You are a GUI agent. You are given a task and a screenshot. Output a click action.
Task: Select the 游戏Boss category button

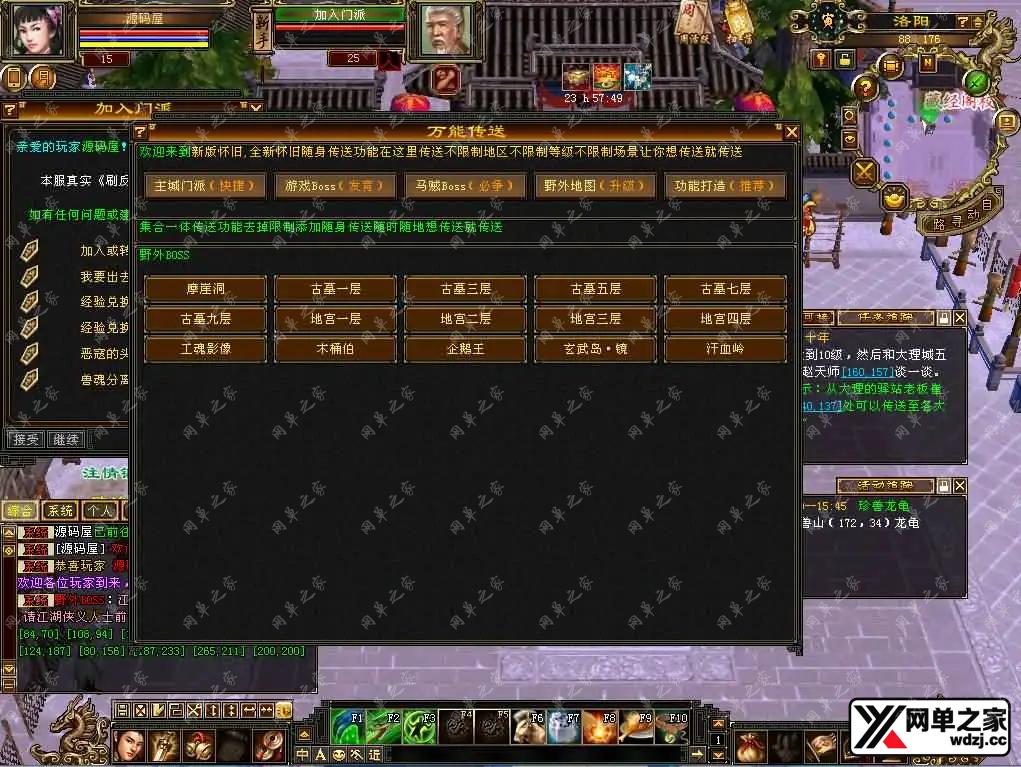coord(335,185)
